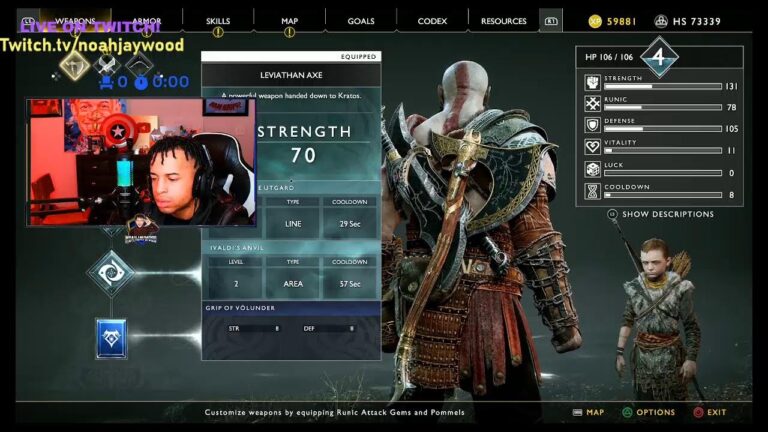768x432 pixels.
Task: Select the Leviathan Axe weapon icon
Action: (74, 65)
